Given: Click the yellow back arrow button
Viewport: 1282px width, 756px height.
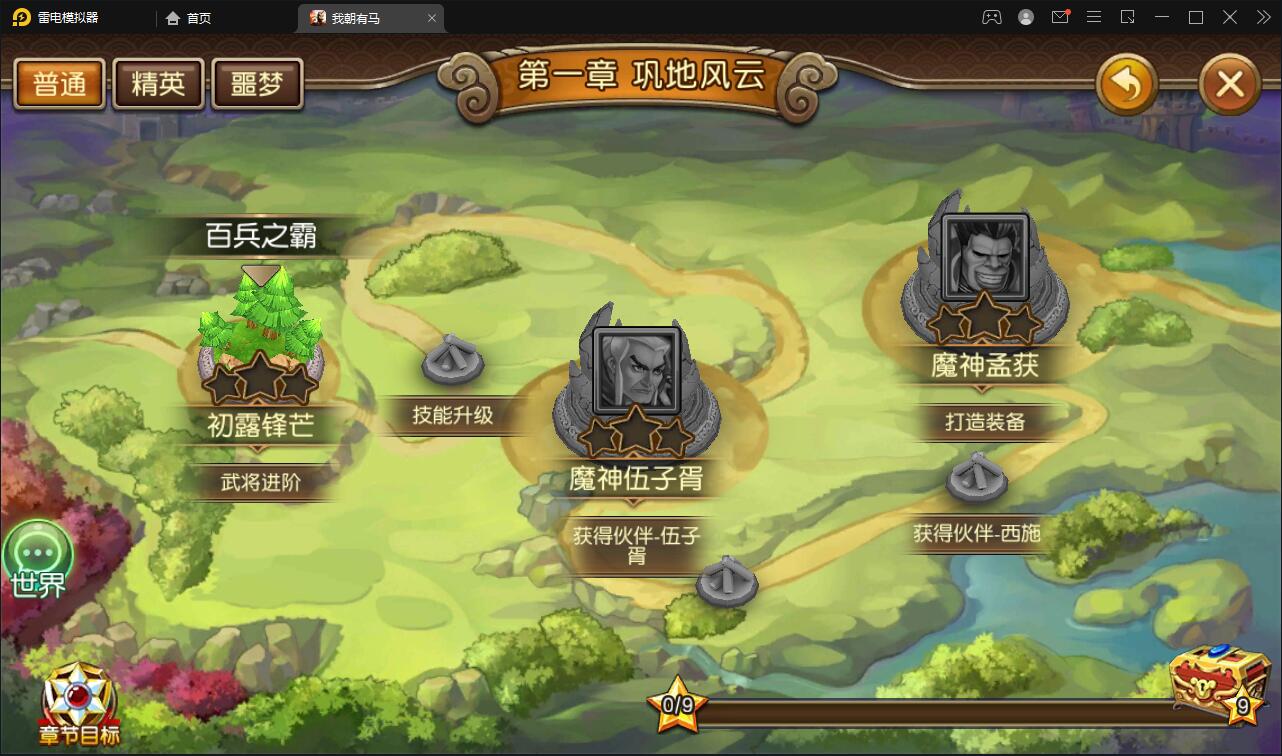Looking at the screenshot, I should click(1128, 86).
